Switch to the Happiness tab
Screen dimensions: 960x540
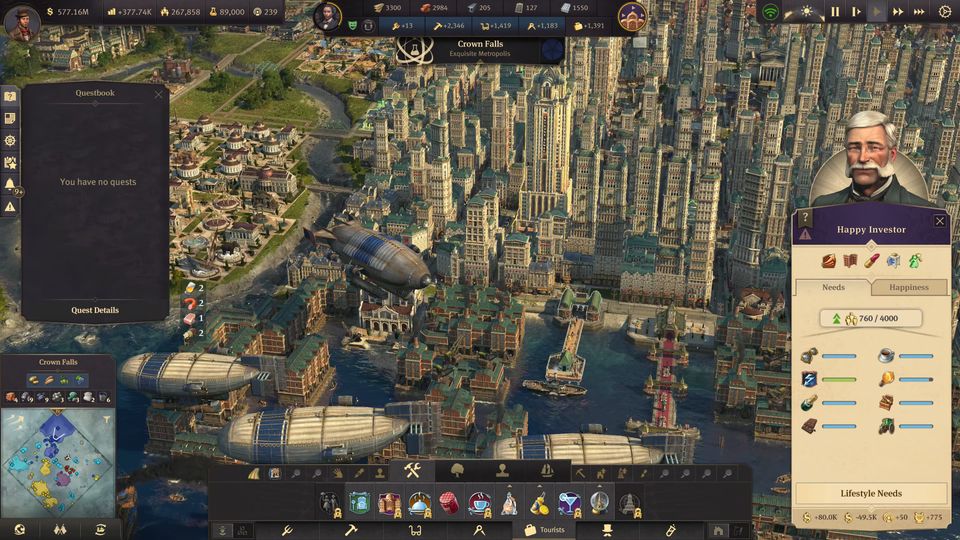coord(909,287)
